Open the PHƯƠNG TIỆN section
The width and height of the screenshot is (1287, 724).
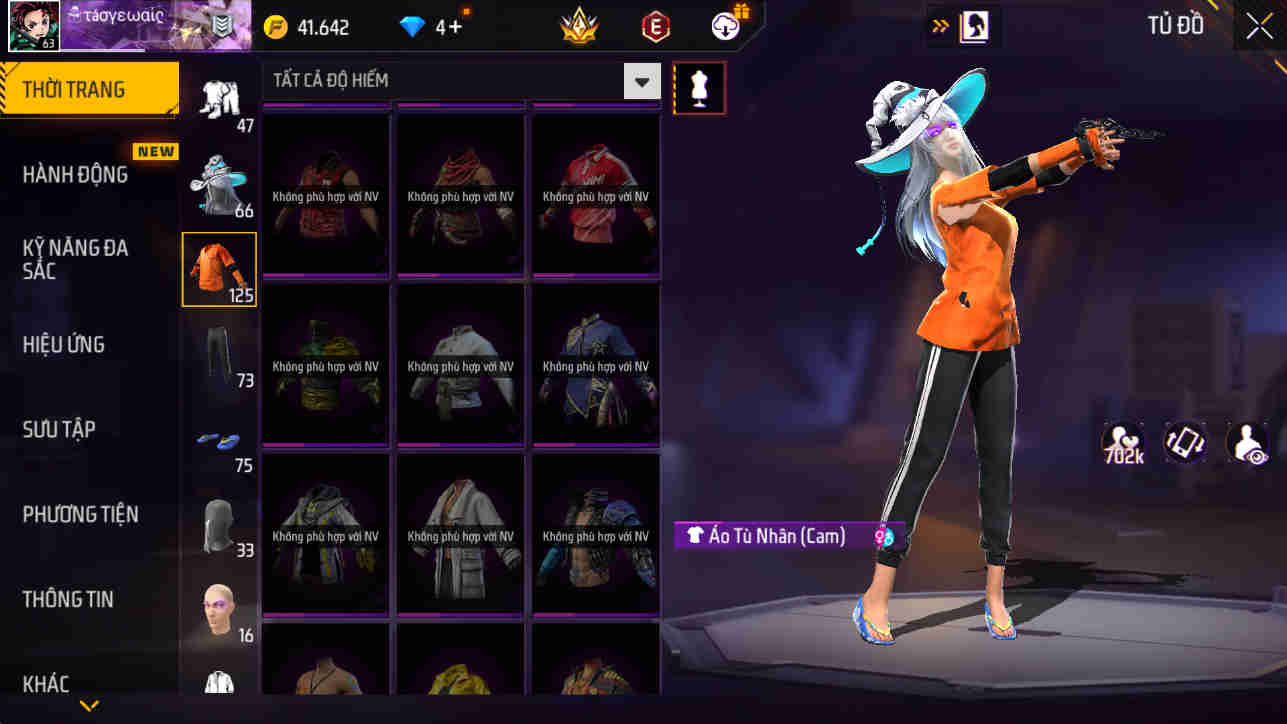[x=88, y=514]
